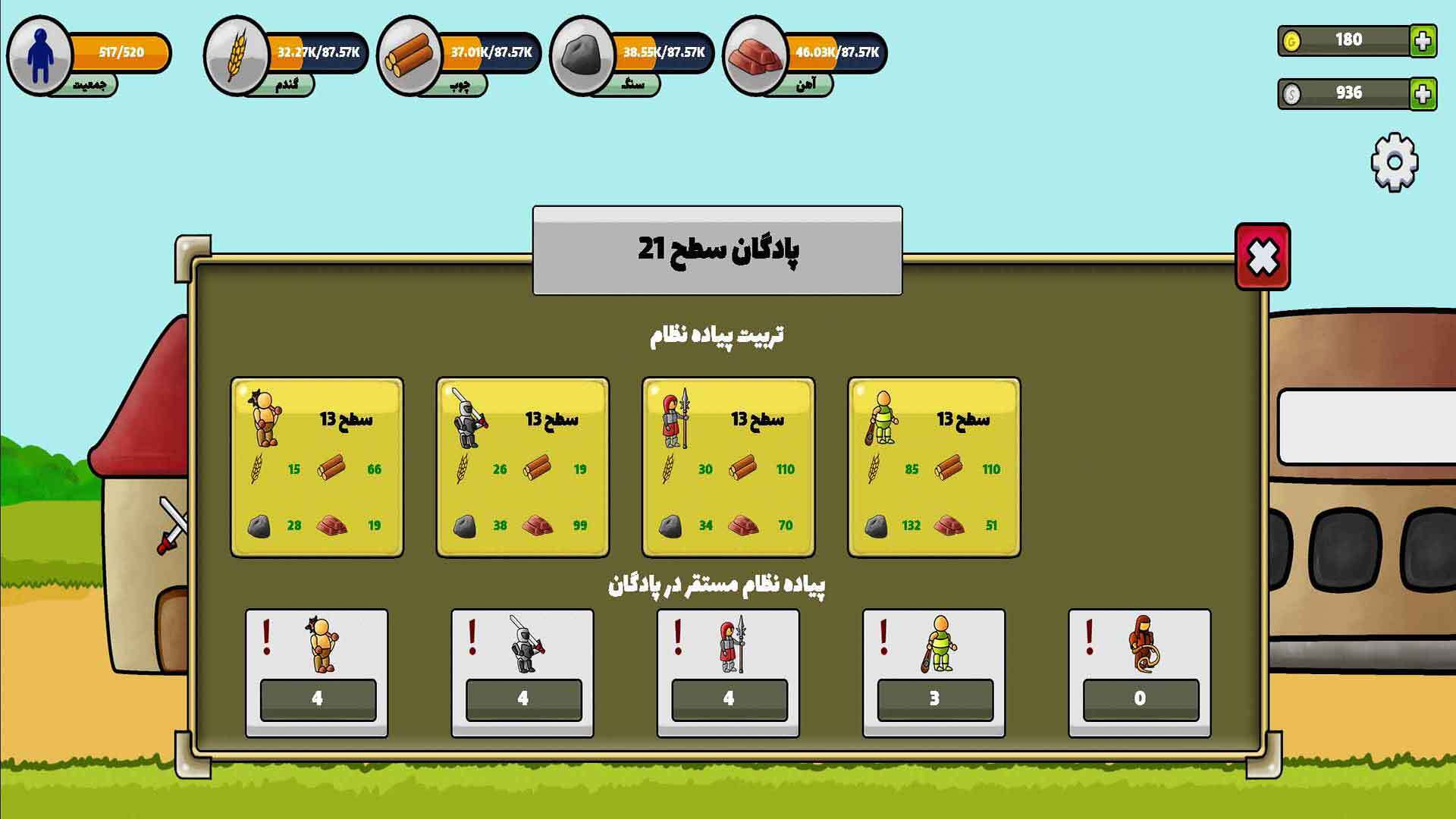Add more gold coins with plus button
This screenshot has height=819, width=1456.
[x=1423, y=41]
